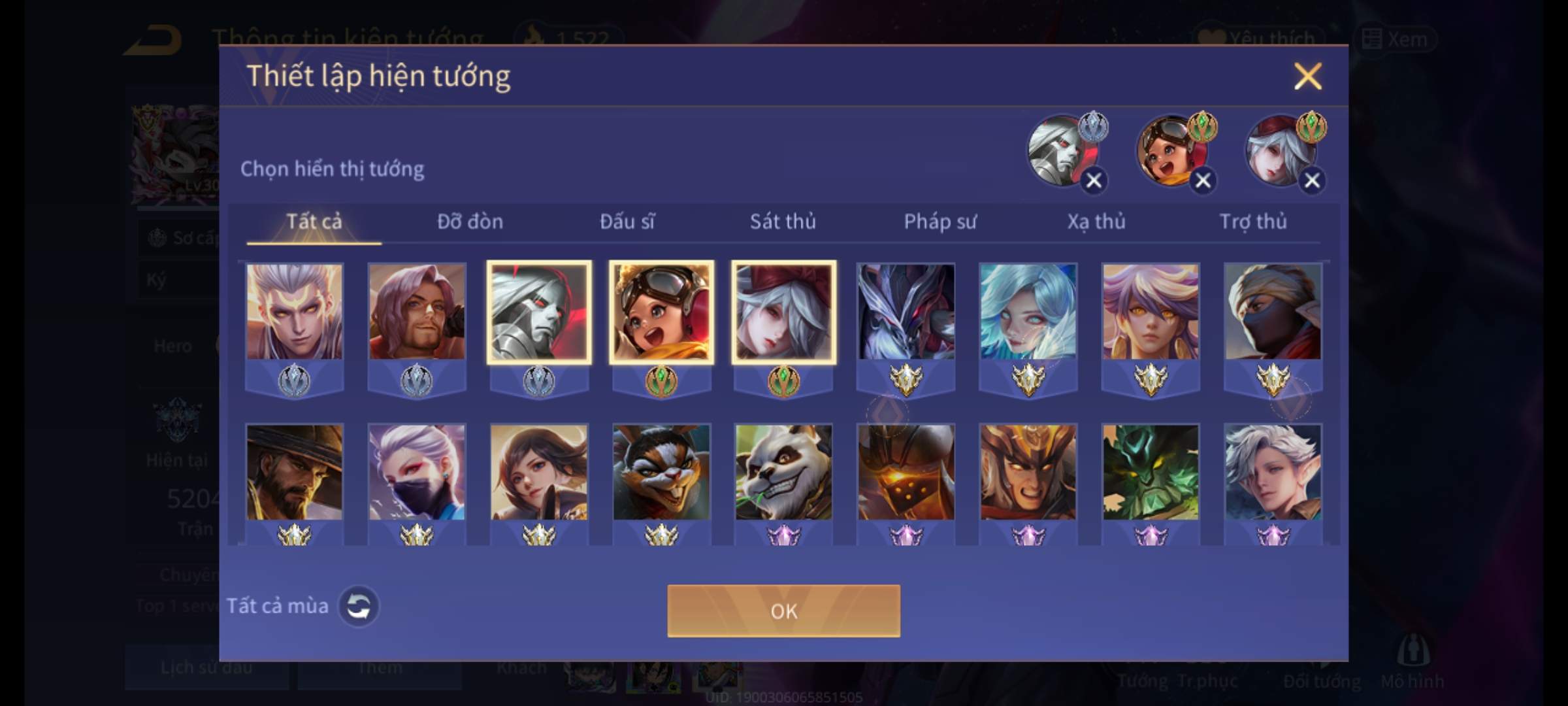Select the green forest monster hero portrait
Viewport: 1568px width, 706px height.
[x=1151, y=472]
